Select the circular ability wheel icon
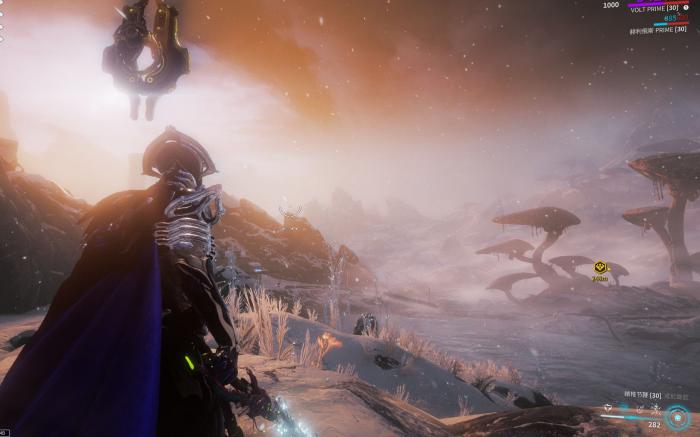Screen dimensions: 700x437 (x=679, y=417)
